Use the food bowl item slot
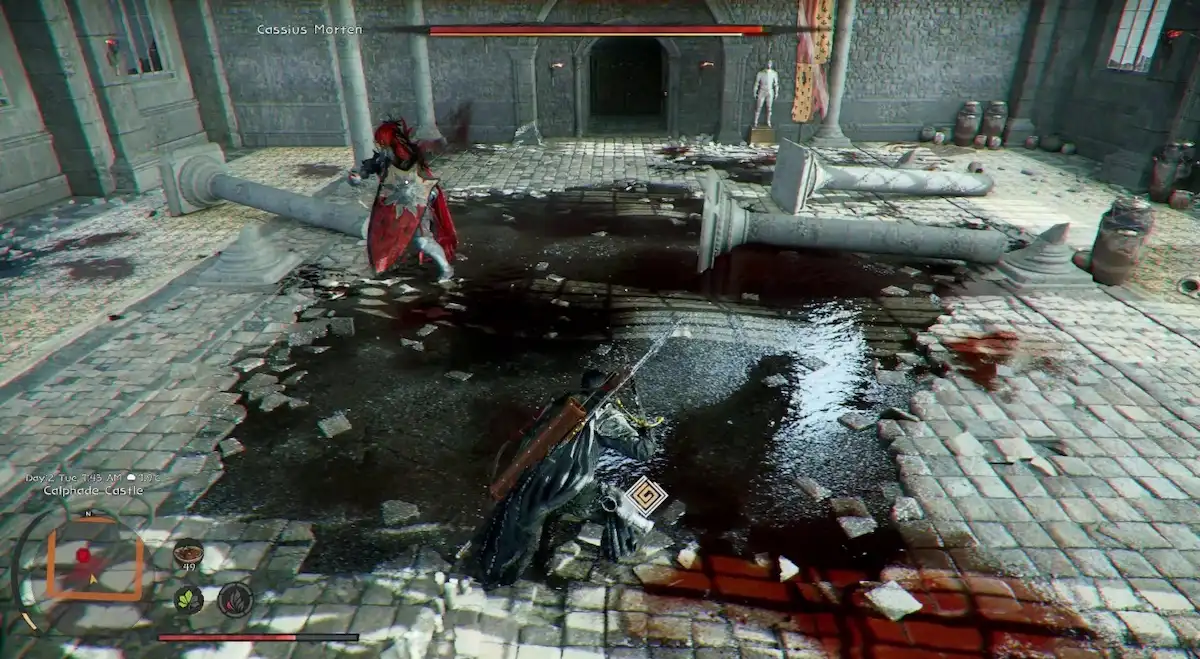 187,553
